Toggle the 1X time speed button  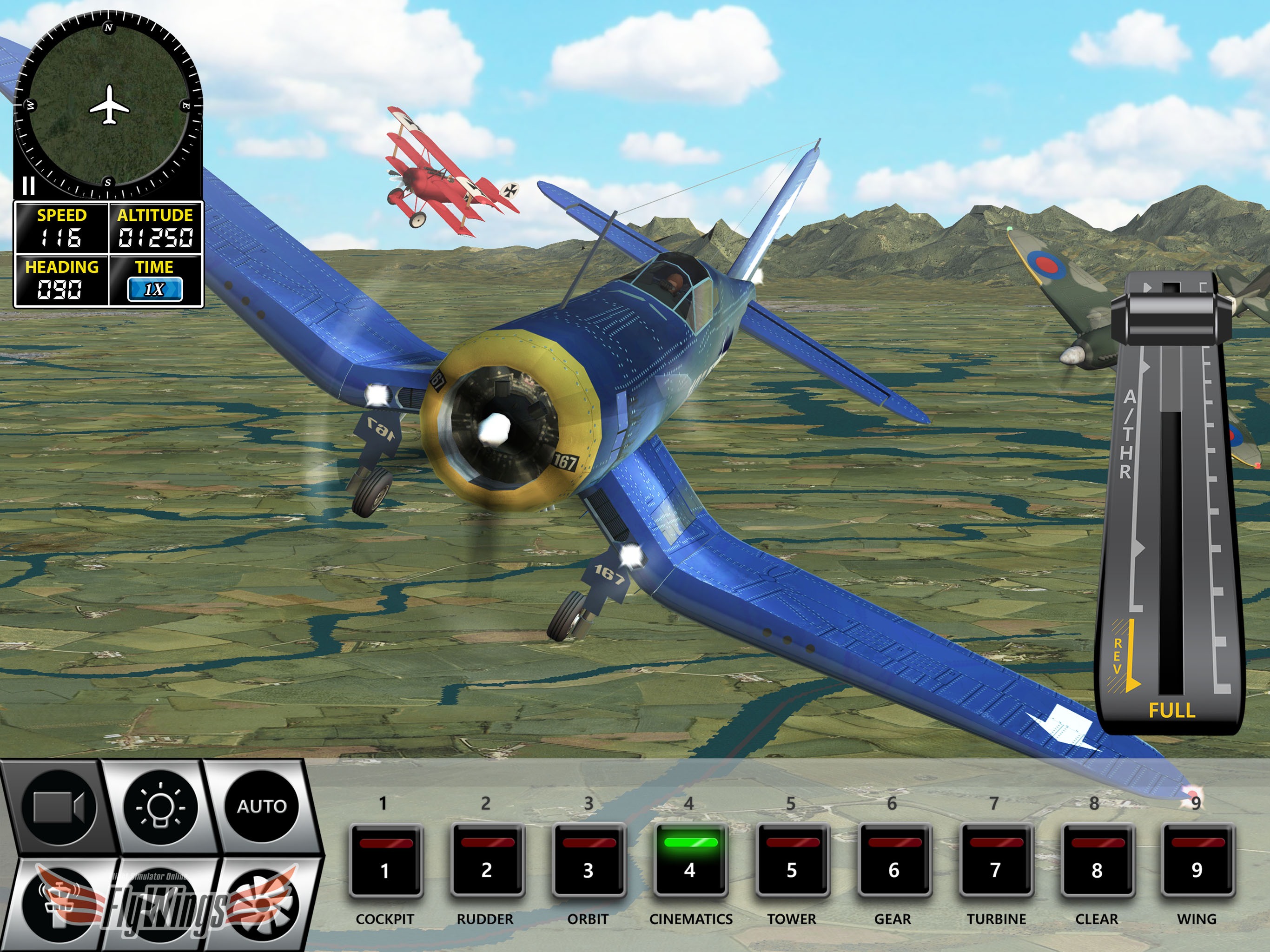tap(154, 289)
